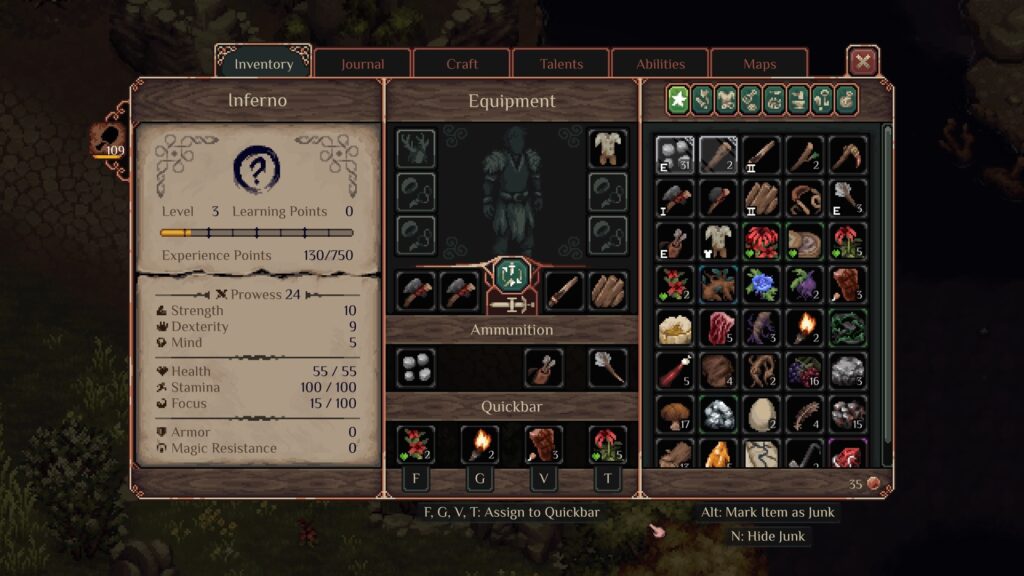
Task: Go to the Abilities tab
Action: (660, 64)
